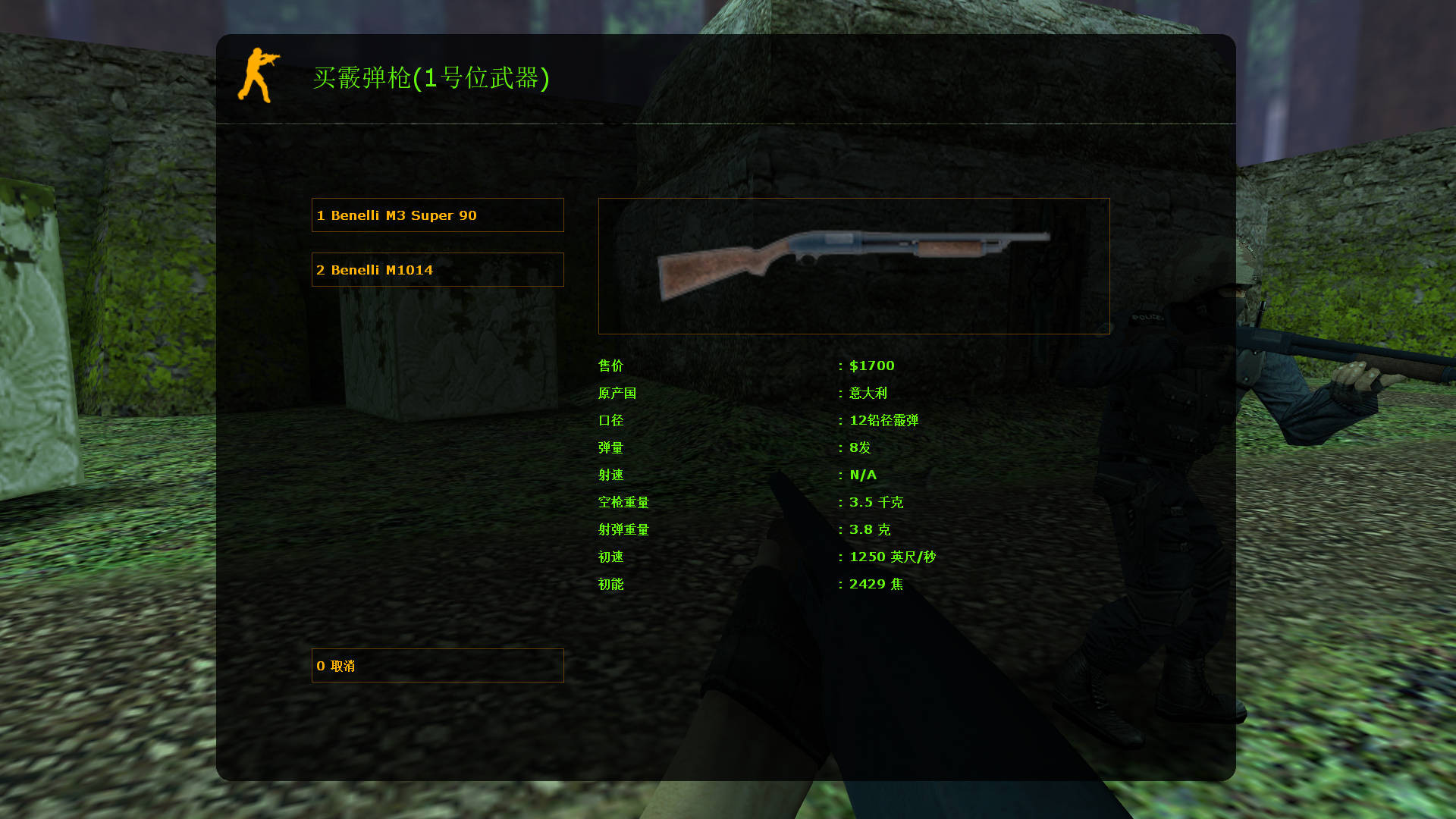
Task: Click the 0 取消 cancel button
Action: [438, 666]
